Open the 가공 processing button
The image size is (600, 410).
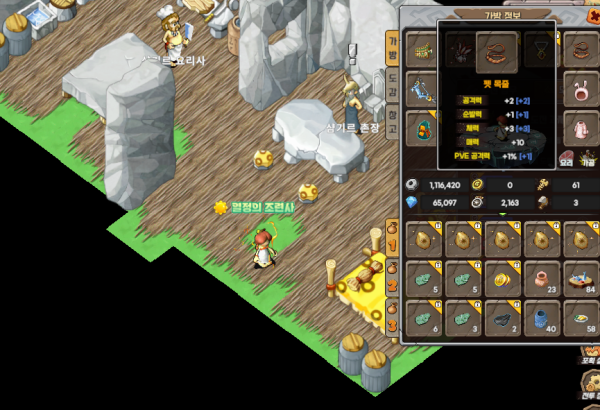click(x=588, y=157)
